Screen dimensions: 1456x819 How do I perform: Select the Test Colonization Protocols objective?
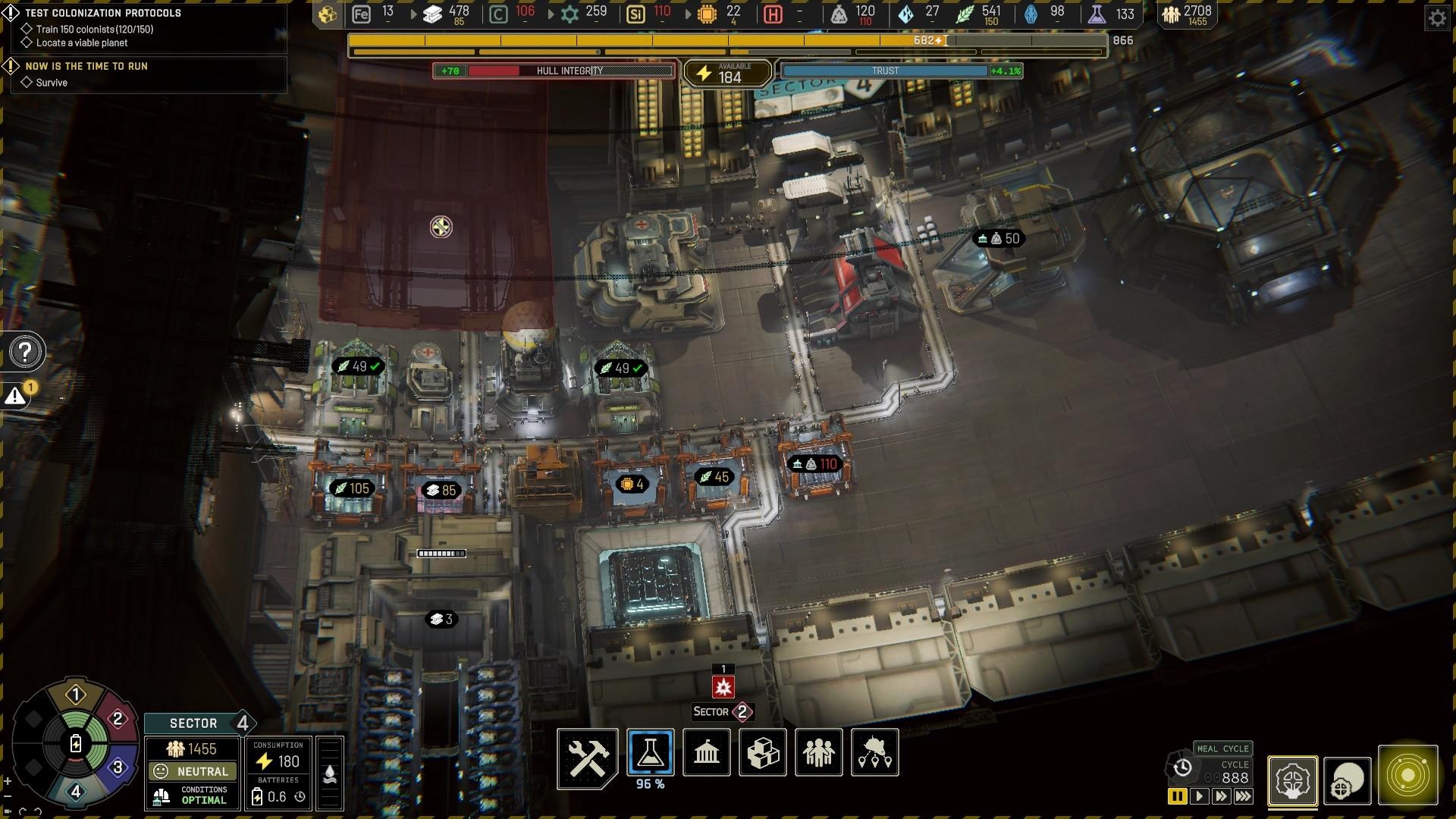point(103,13)
